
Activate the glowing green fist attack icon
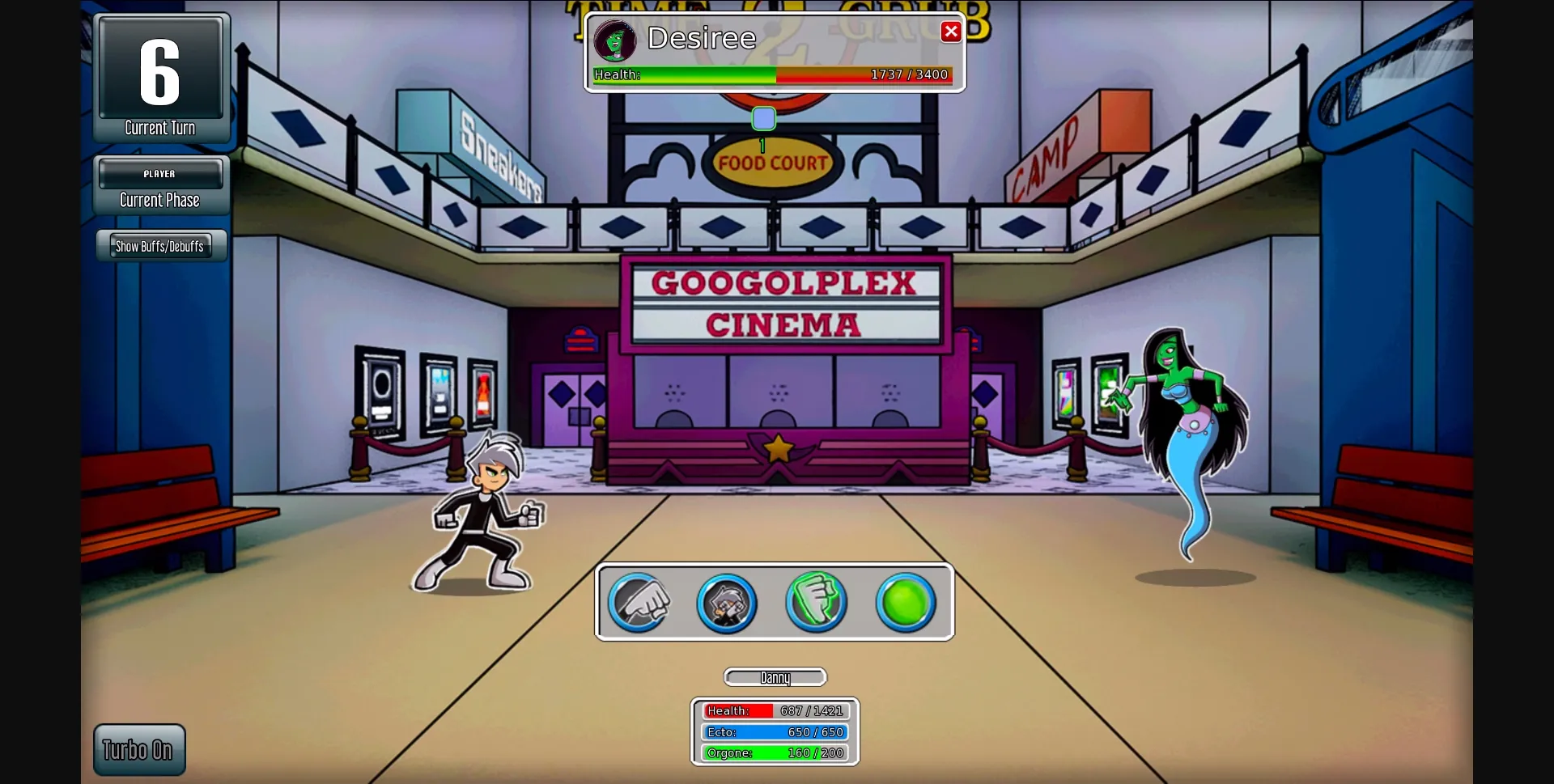(816, 603)
